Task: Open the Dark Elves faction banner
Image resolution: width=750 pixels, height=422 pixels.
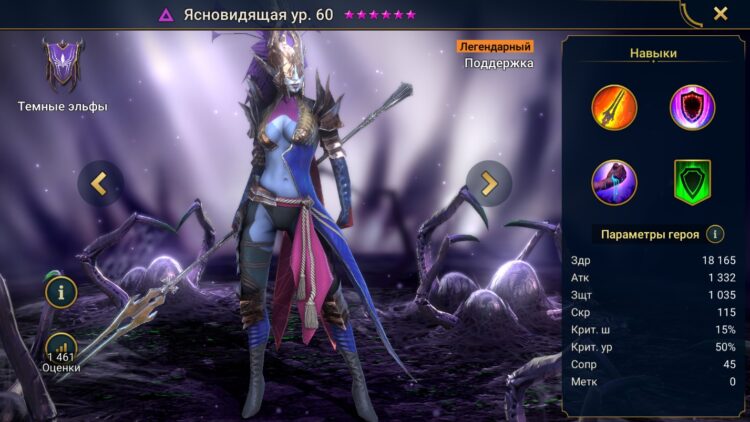Action: (62, 67)
